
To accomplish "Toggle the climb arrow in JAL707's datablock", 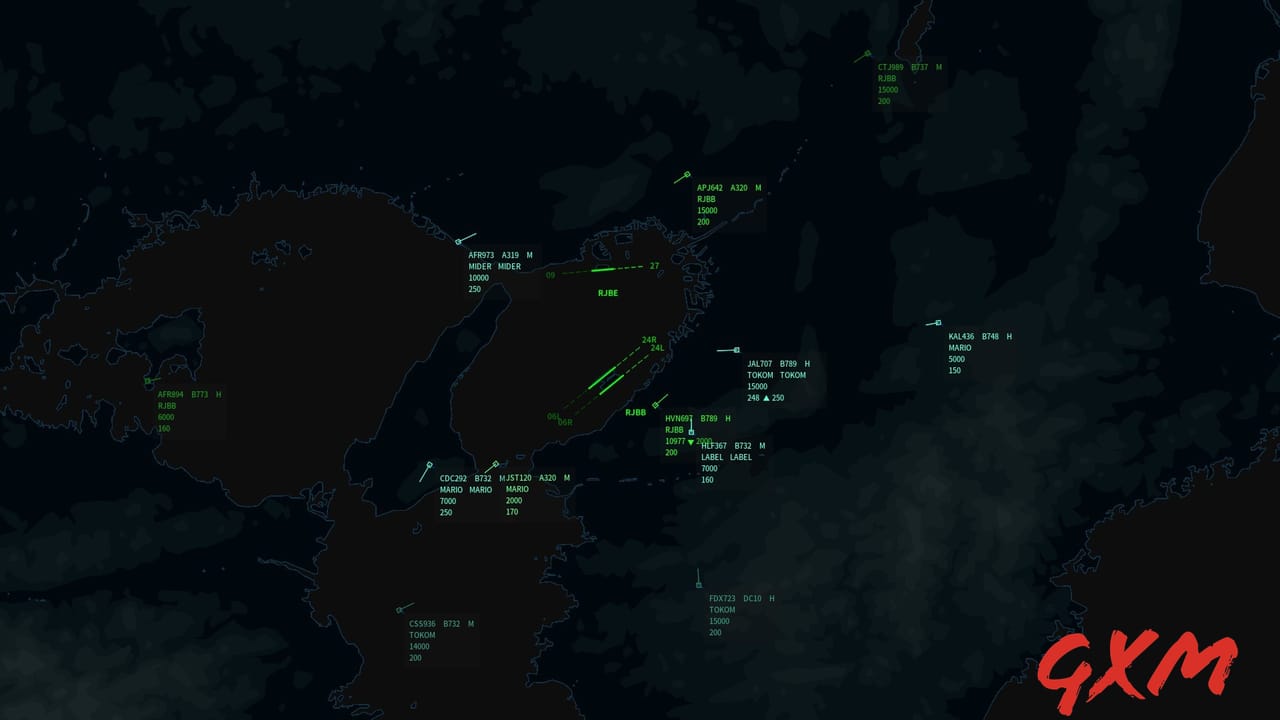I will tap(768, 397).
